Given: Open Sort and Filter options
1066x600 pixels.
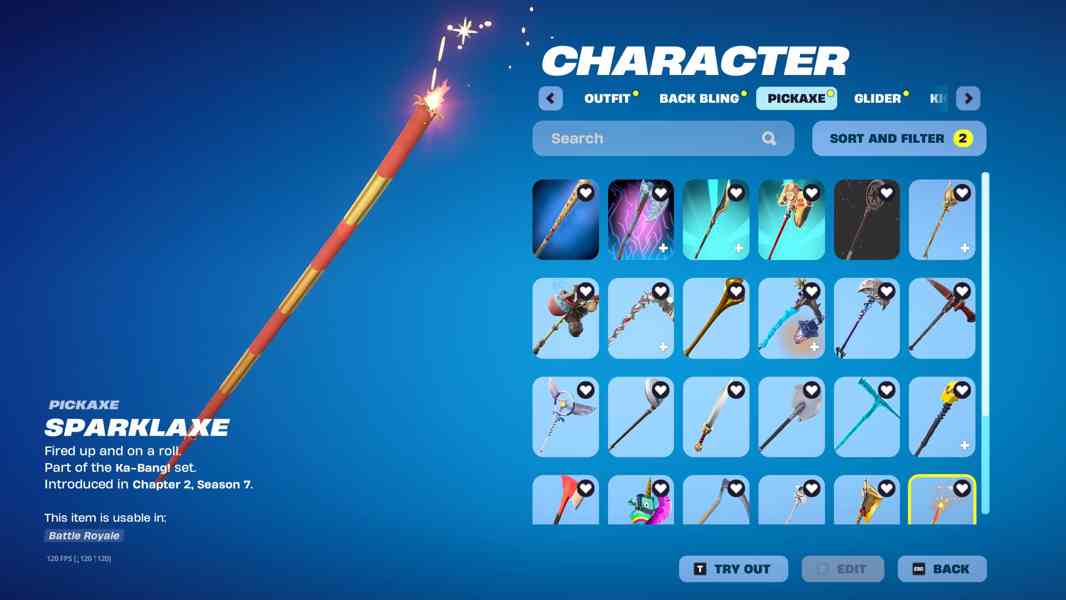Looking at the screenshot, I should (898, 138).
